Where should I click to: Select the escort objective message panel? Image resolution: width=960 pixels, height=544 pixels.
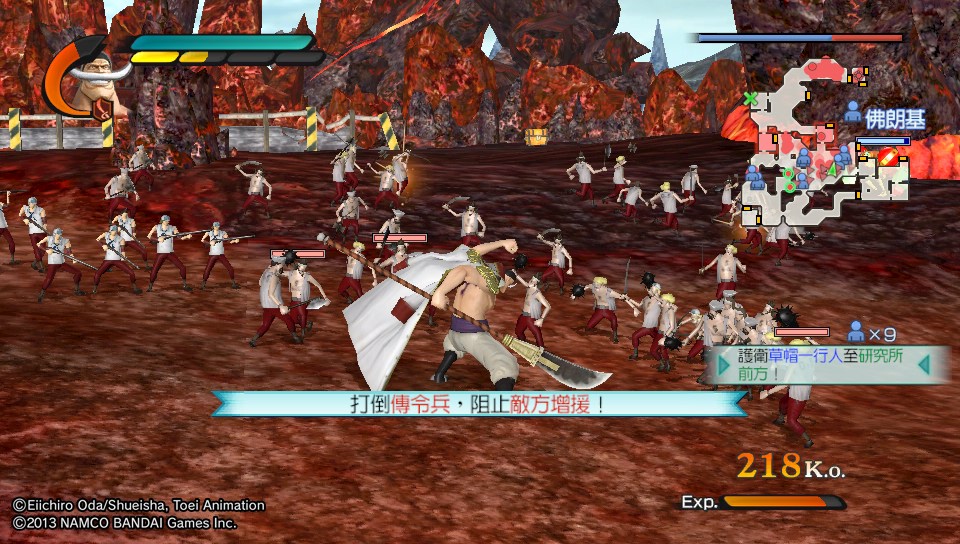point(825,365)
